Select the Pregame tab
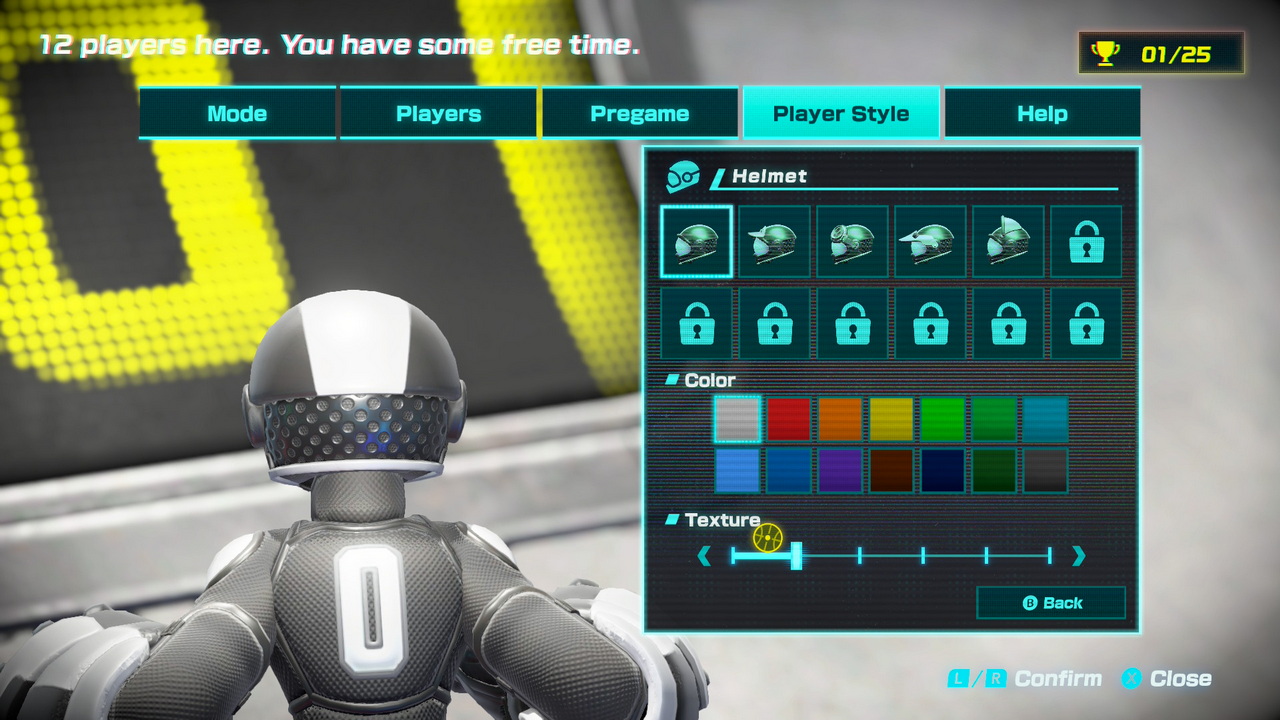 tap(639, 113)
